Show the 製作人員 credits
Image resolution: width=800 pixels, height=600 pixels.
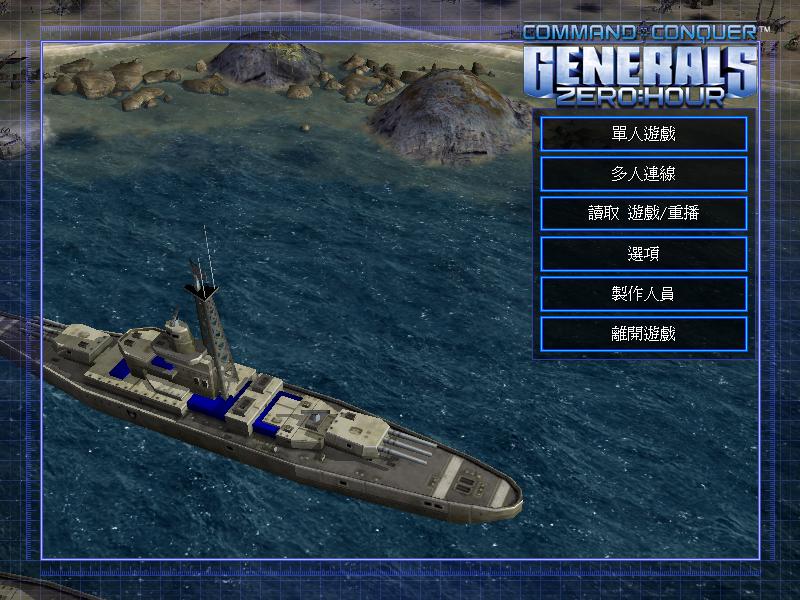(643, 294)
